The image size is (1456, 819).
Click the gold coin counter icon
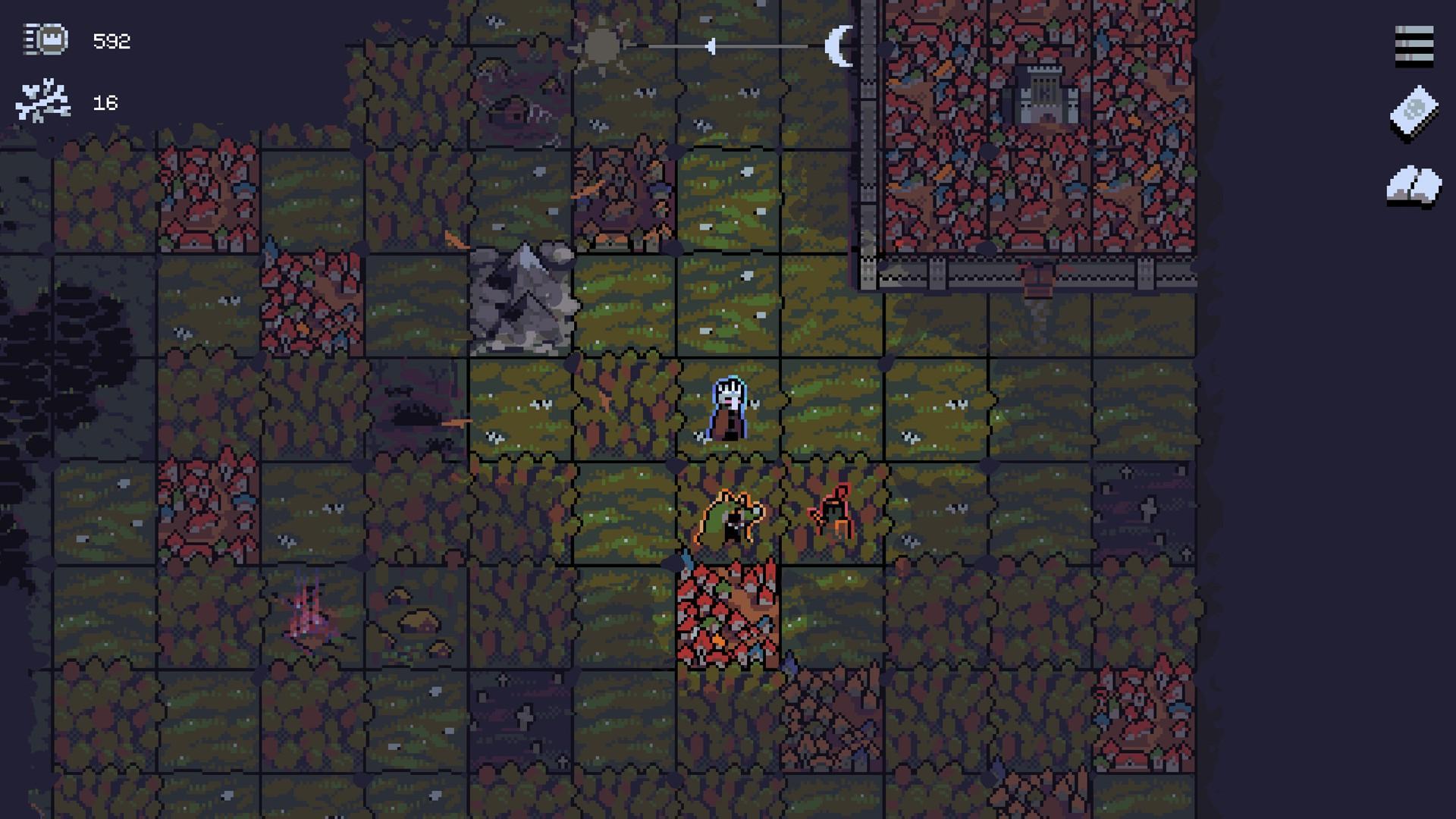45,38
